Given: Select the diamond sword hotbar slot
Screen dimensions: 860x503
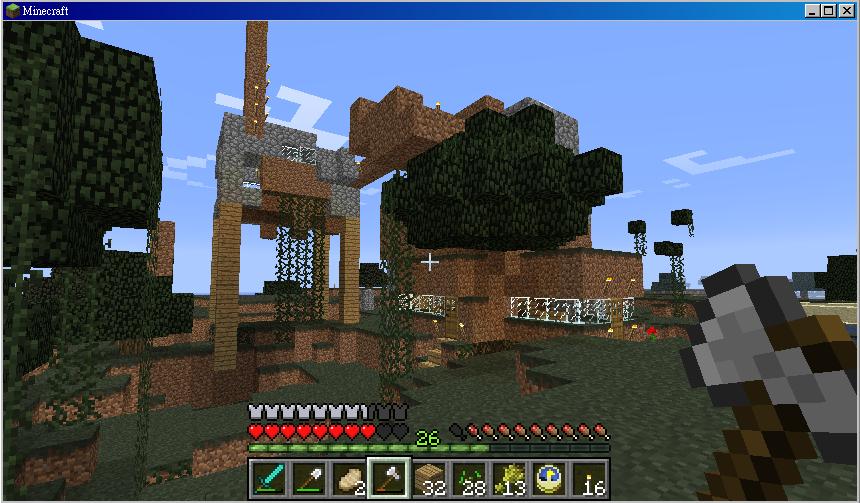Looking at the screenshot, I should tap(268, 479).
